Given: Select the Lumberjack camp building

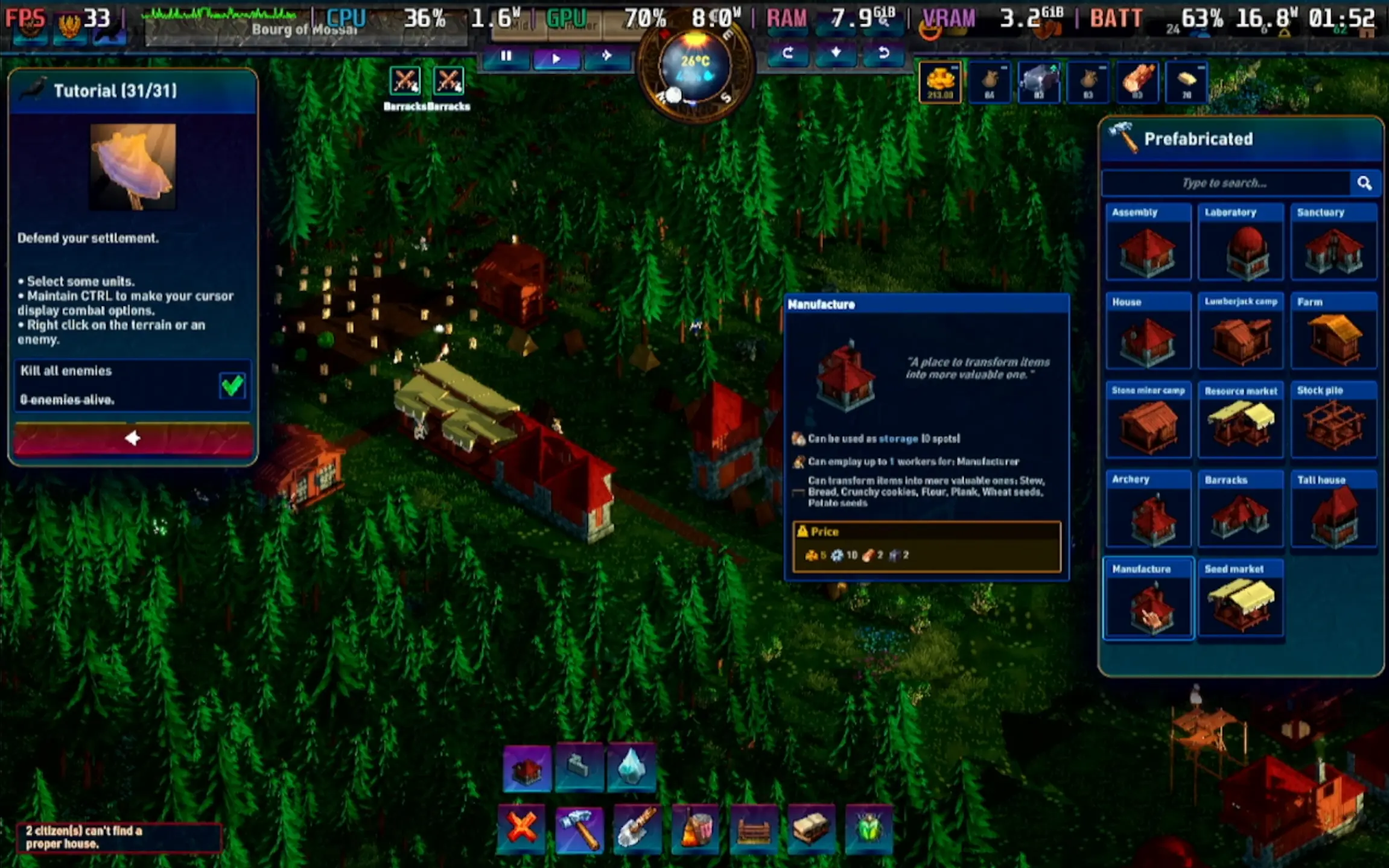Looking at the screenshot, I should pos(1241,331).
